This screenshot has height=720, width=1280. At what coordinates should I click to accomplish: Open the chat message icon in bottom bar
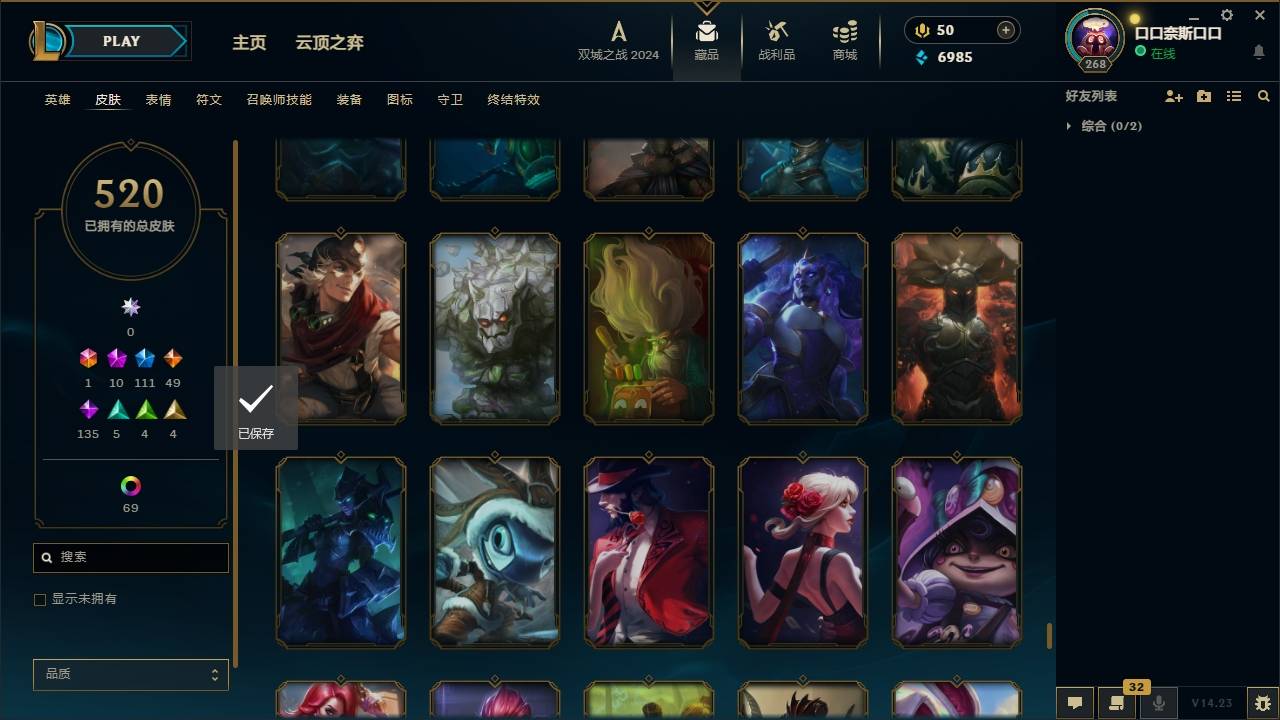click(1075, 702)
